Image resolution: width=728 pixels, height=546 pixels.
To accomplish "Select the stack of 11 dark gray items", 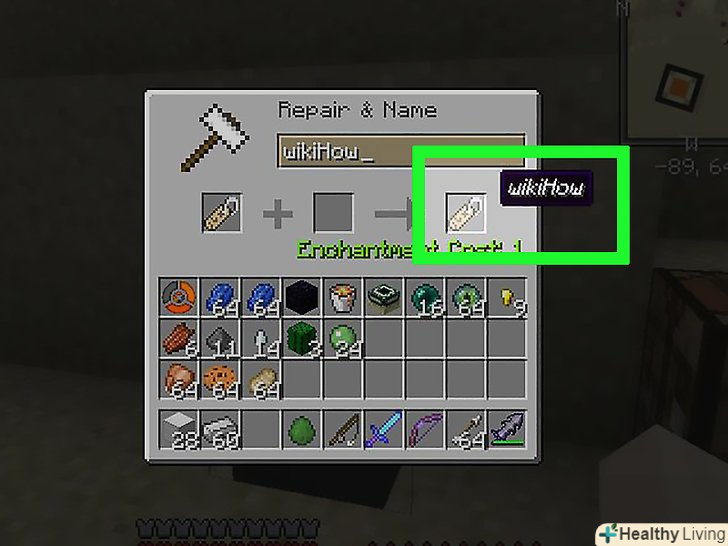I will 221,340.
